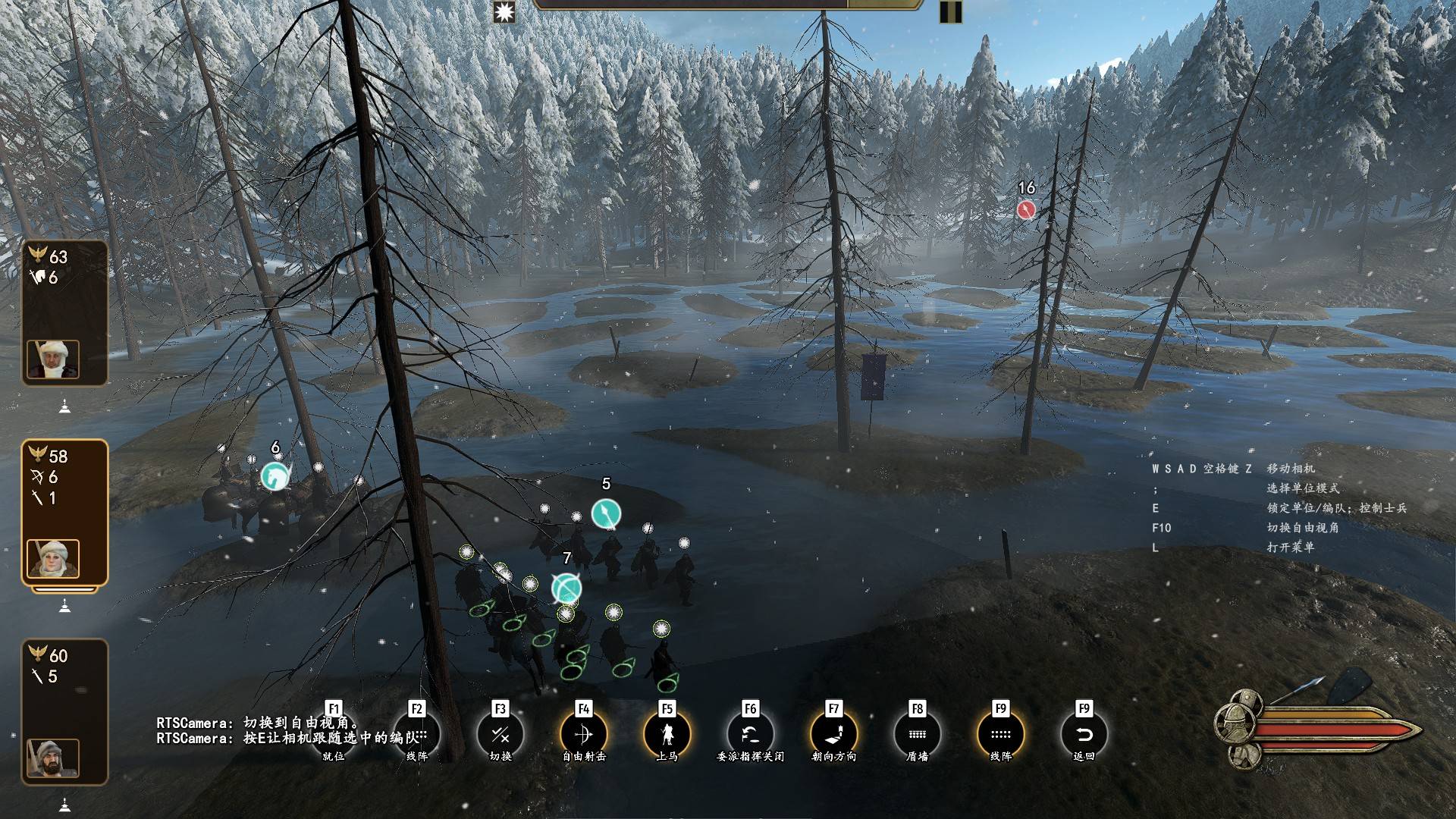The height and width of the screenshot is (819, 1456).
Task: Click the archer formation marker showing 7
Action: pos(566,588)
